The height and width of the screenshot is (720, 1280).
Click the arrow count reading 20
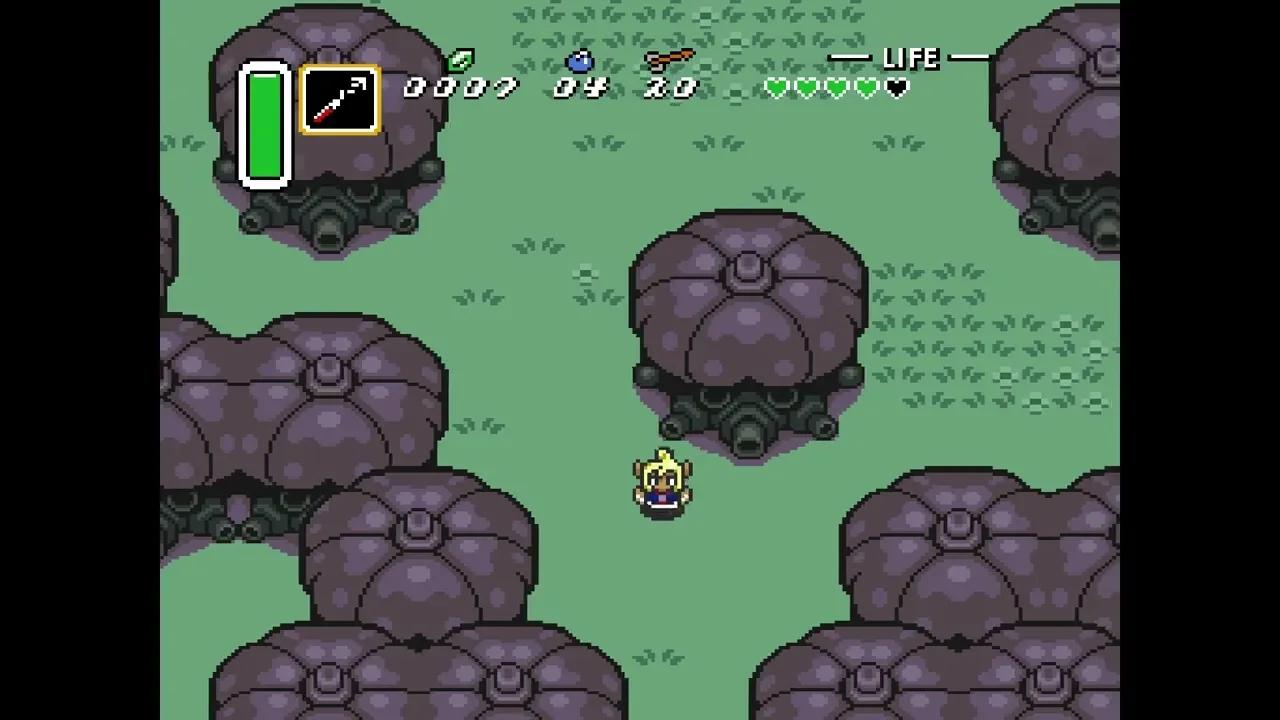672,88
